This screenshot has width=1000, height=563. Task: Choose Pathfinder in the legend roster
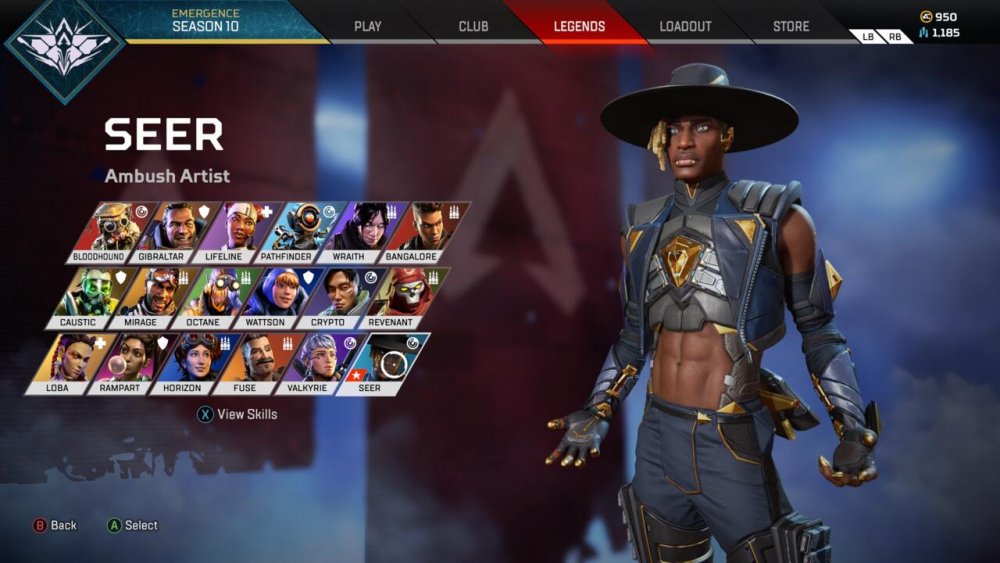294,232
